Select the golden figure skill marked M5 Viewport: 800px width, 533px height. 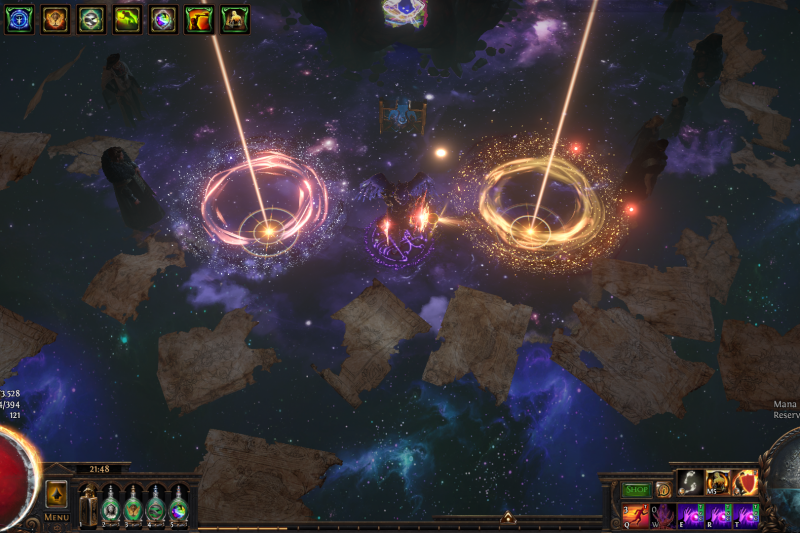pos(718,483)
